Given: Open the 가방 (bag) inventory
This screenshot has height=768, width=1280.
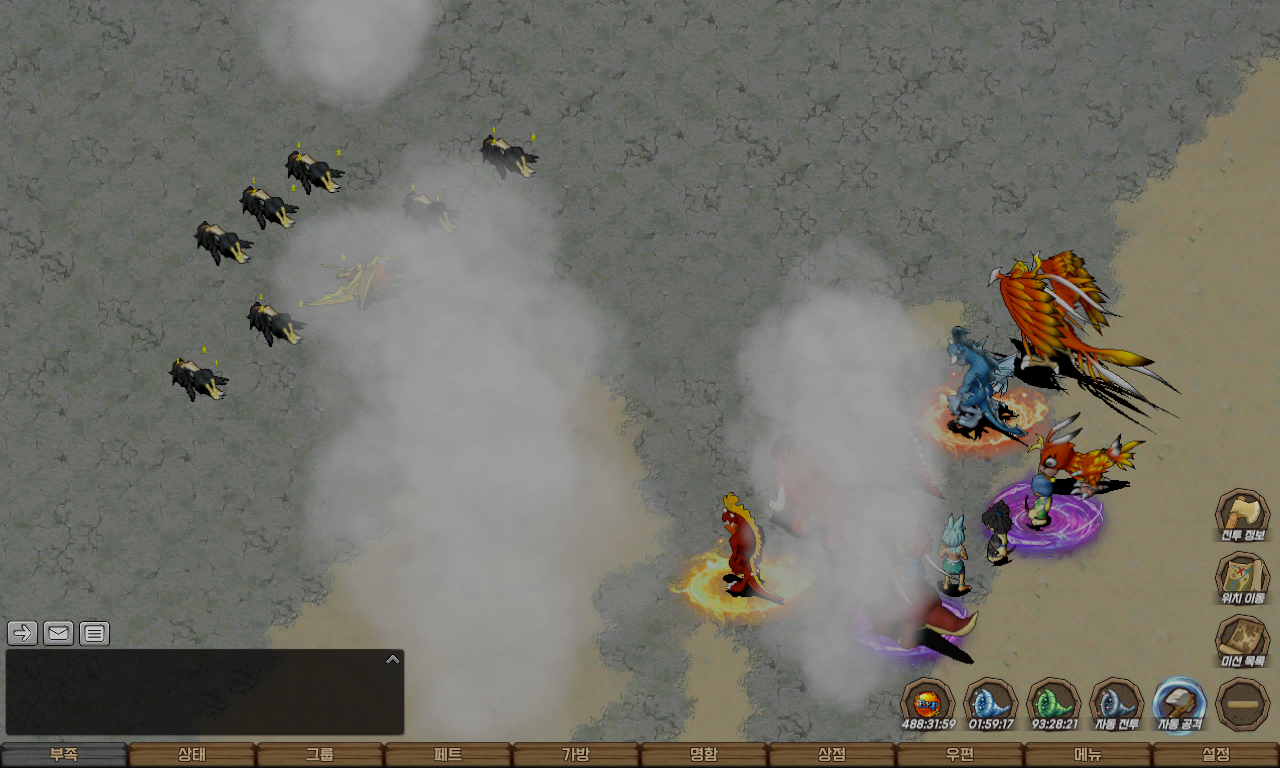Looking at the screenshot, I should coord(576,755).
